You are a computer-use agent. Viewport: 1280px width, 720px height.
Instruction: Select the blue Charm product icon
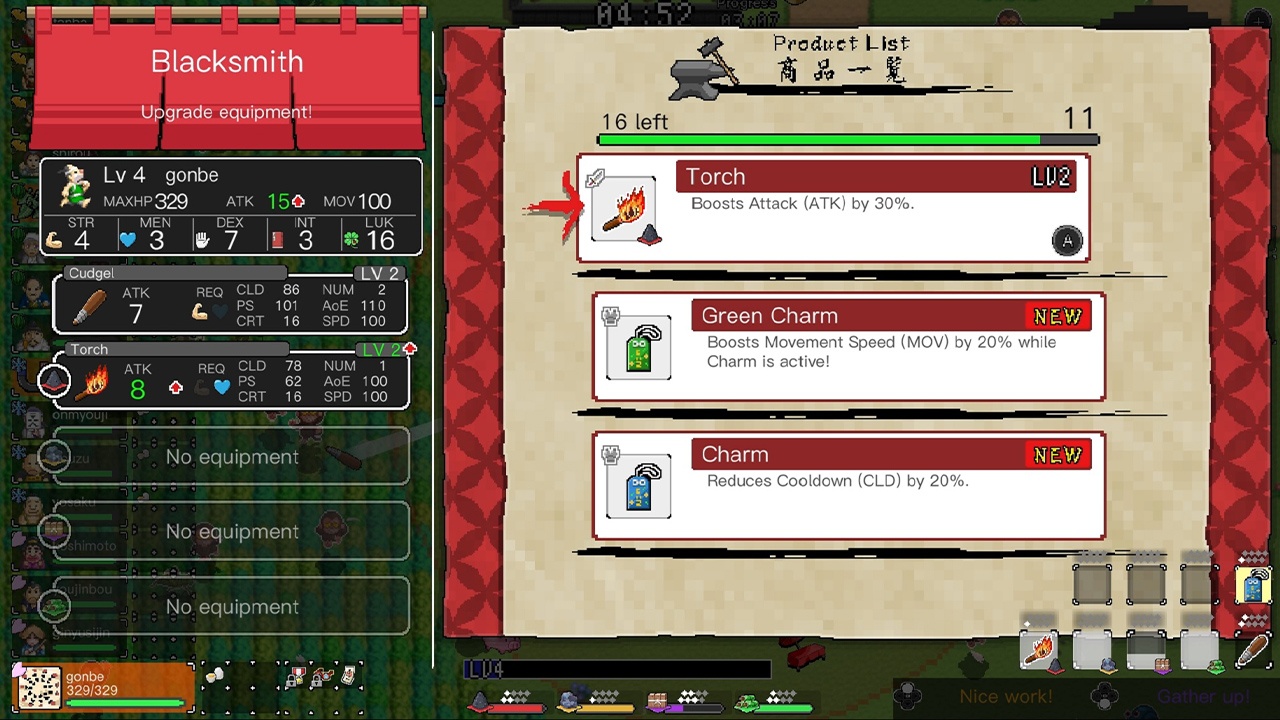coord(638,486)
